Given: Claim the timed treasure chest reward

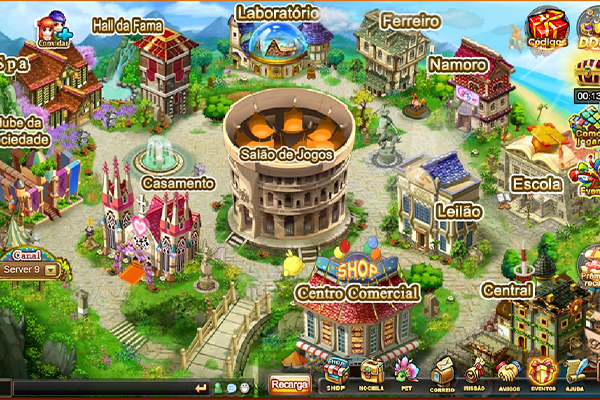Looking at the screenshot, I should click(x=588, y=74).
